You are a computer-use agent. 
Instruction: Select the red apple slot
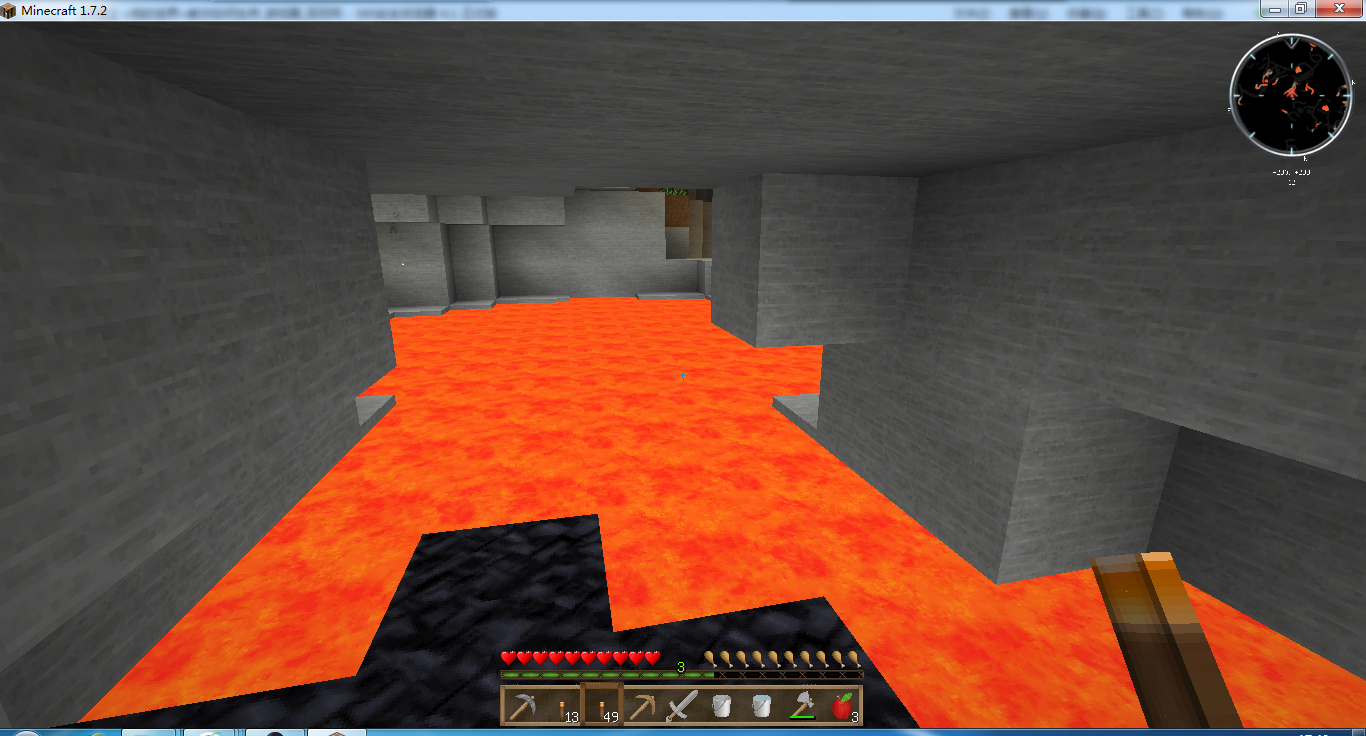click(842, 706)
